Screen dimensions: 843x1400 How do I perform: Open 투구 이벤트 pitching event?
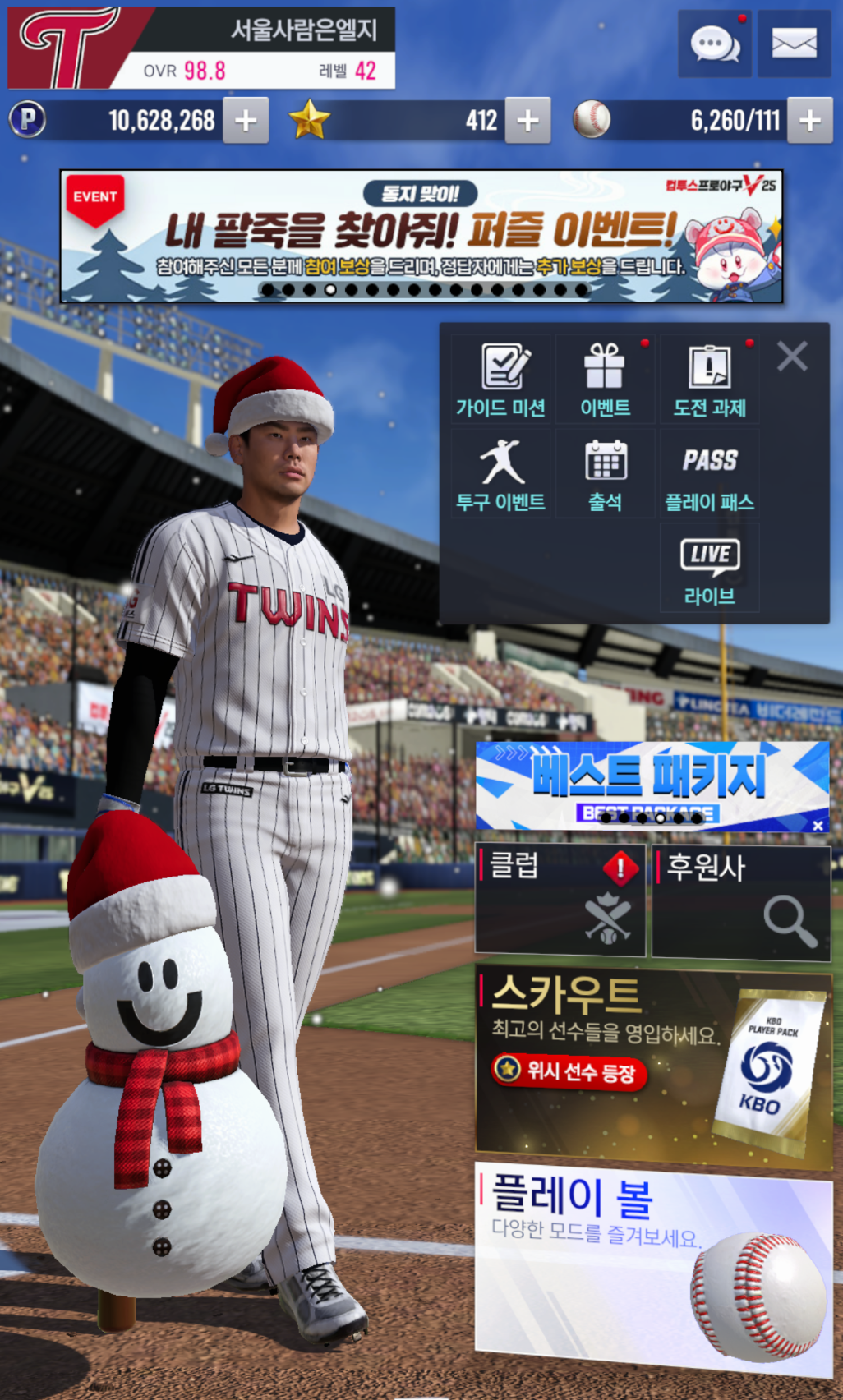[501, 474]
